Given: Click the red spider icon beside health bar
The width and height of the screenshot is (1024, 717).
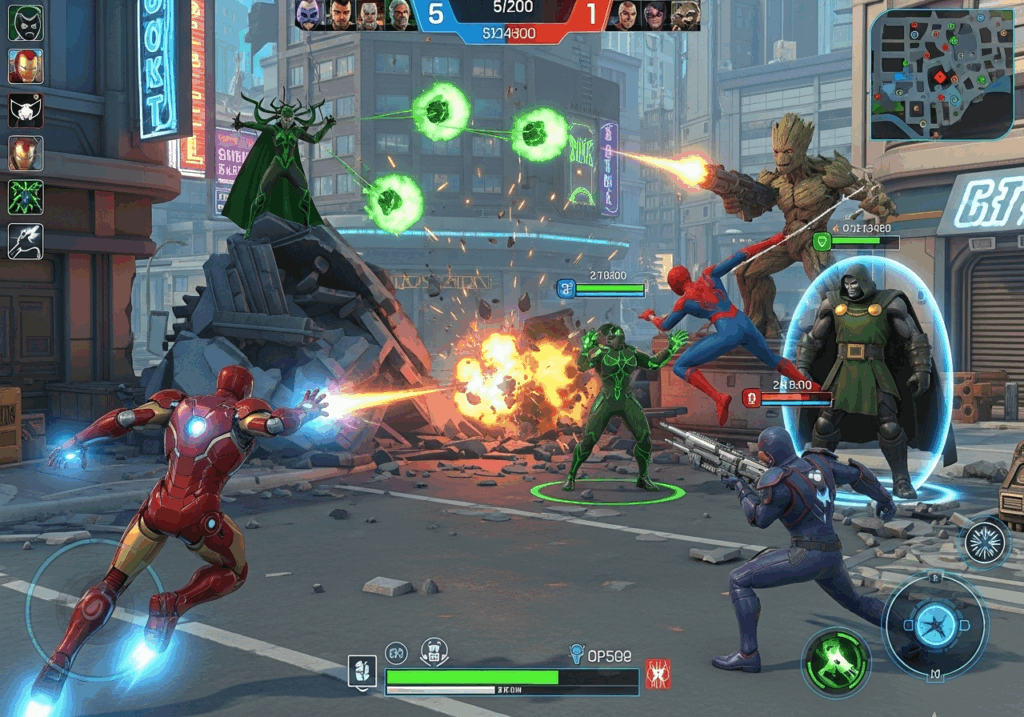Looking at the screenshot, I should 658,673.
